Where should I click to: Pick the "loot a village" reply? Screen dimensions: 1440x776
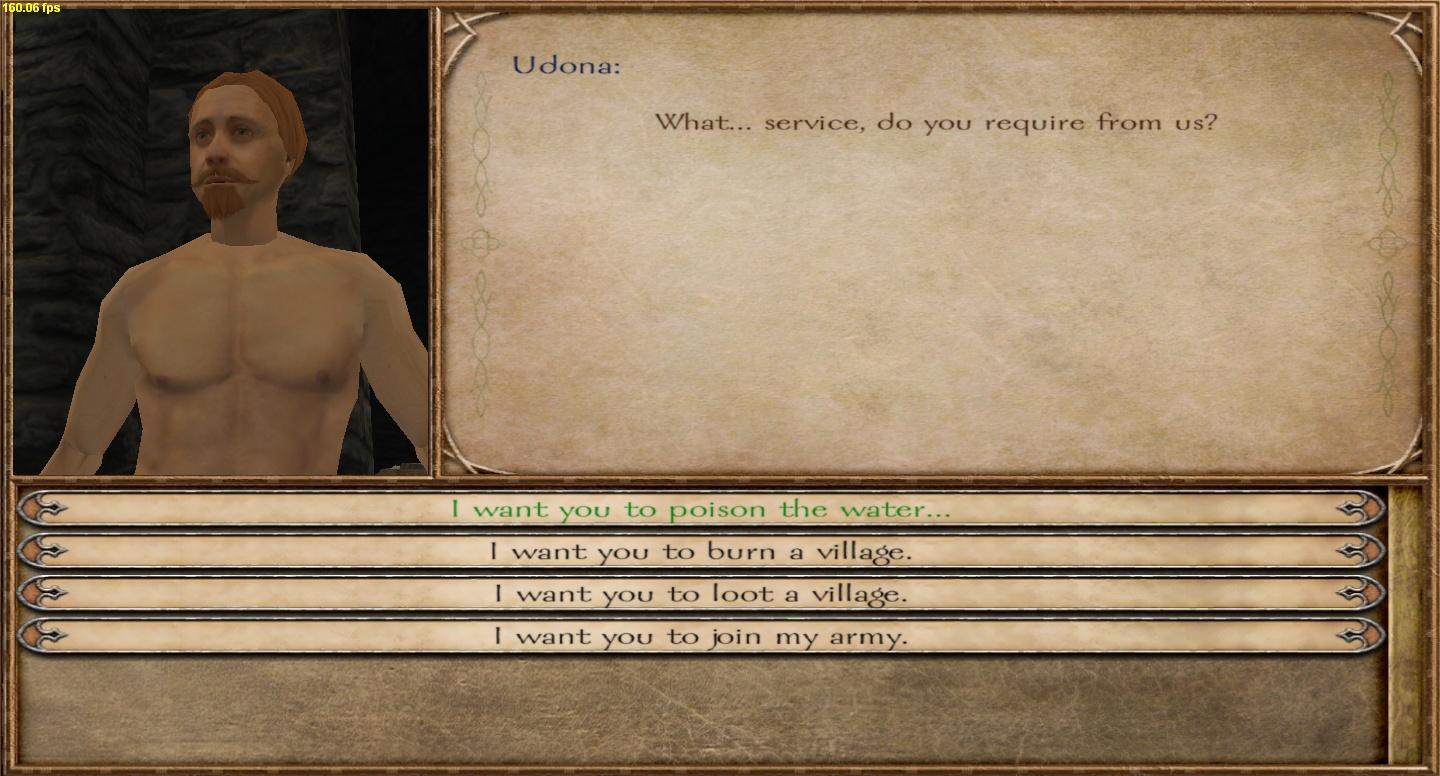700,593
